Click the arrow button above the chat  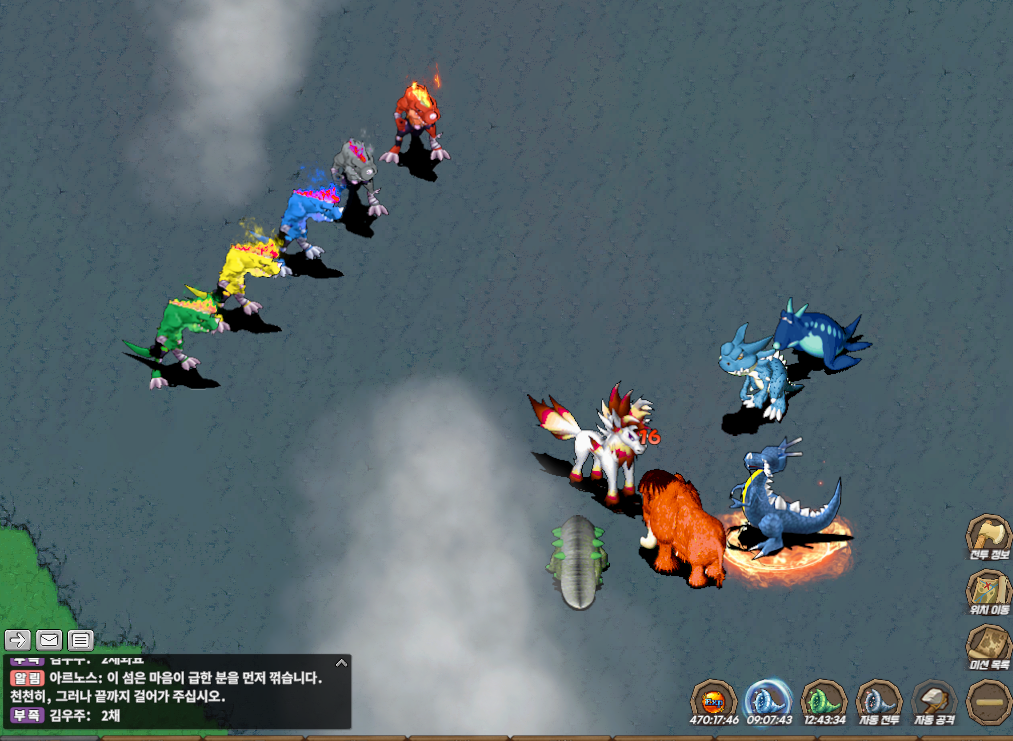click(17, 639)
